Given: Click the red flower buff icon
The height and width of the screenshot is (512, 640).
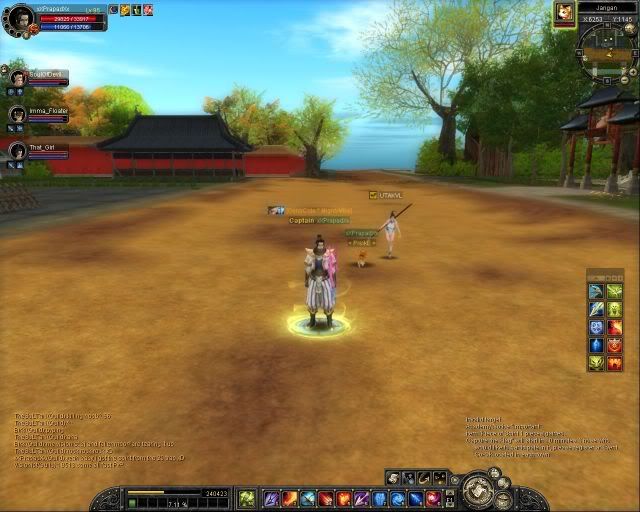Looking at the screenshot, I should (148, 10).
